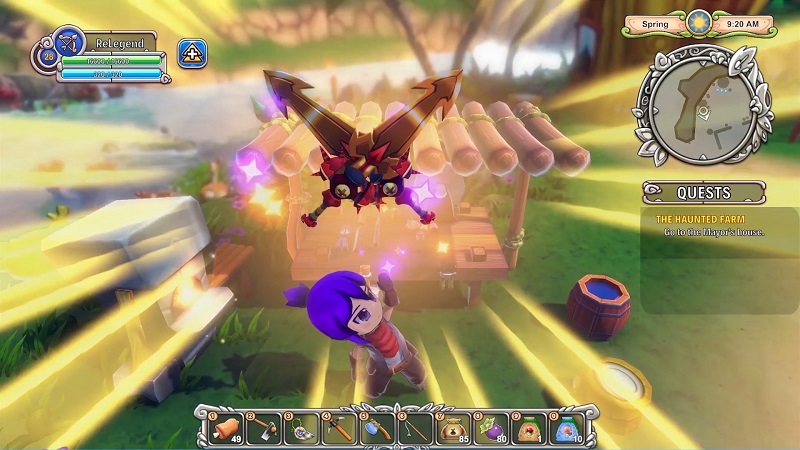Click the blue level-up plus icon
The image size is (800, 450).
coord(192,53)
